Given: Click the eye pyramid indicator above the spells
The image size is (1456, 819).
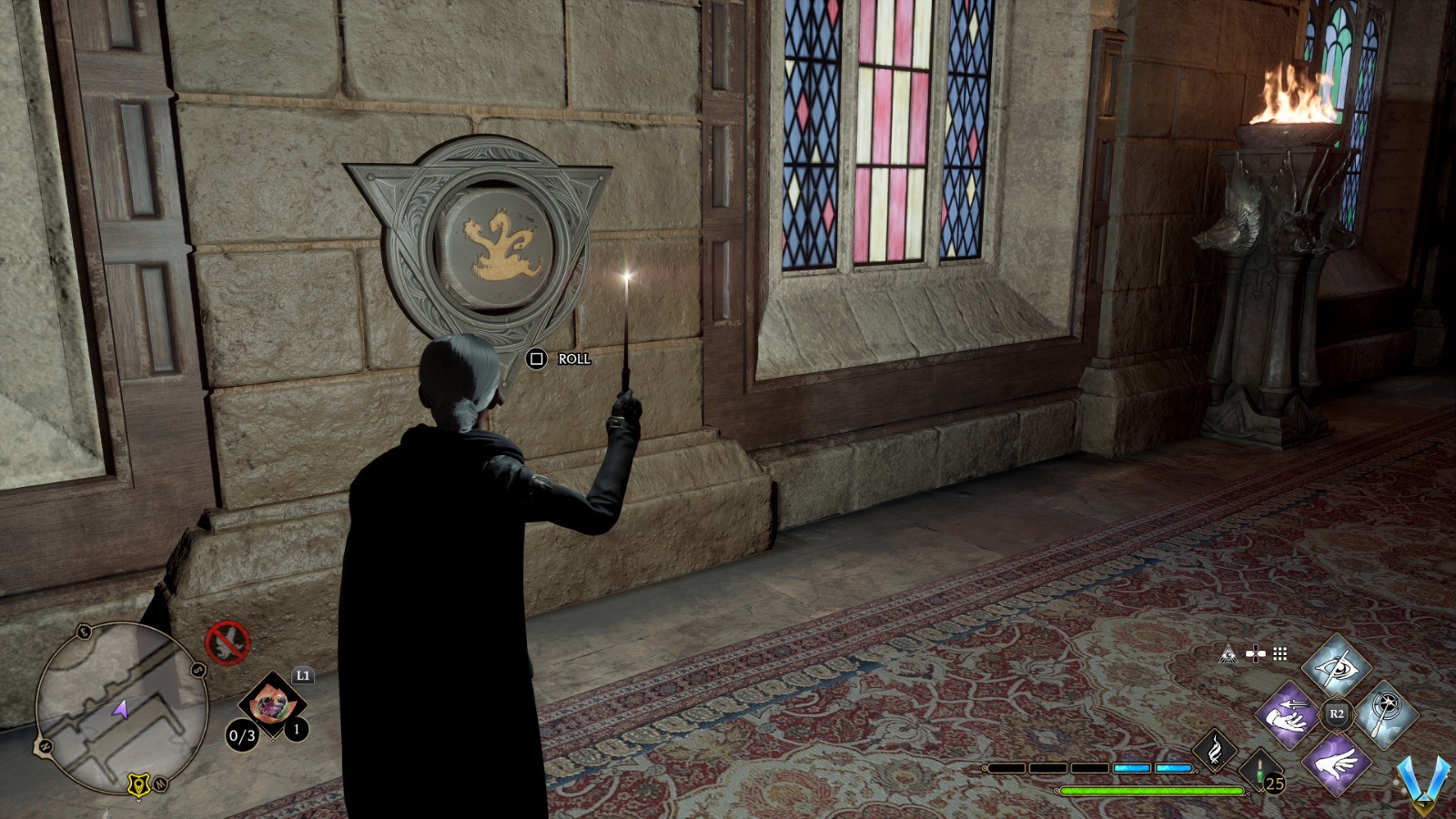Looking at the screenshot, I should [1228, 654].
